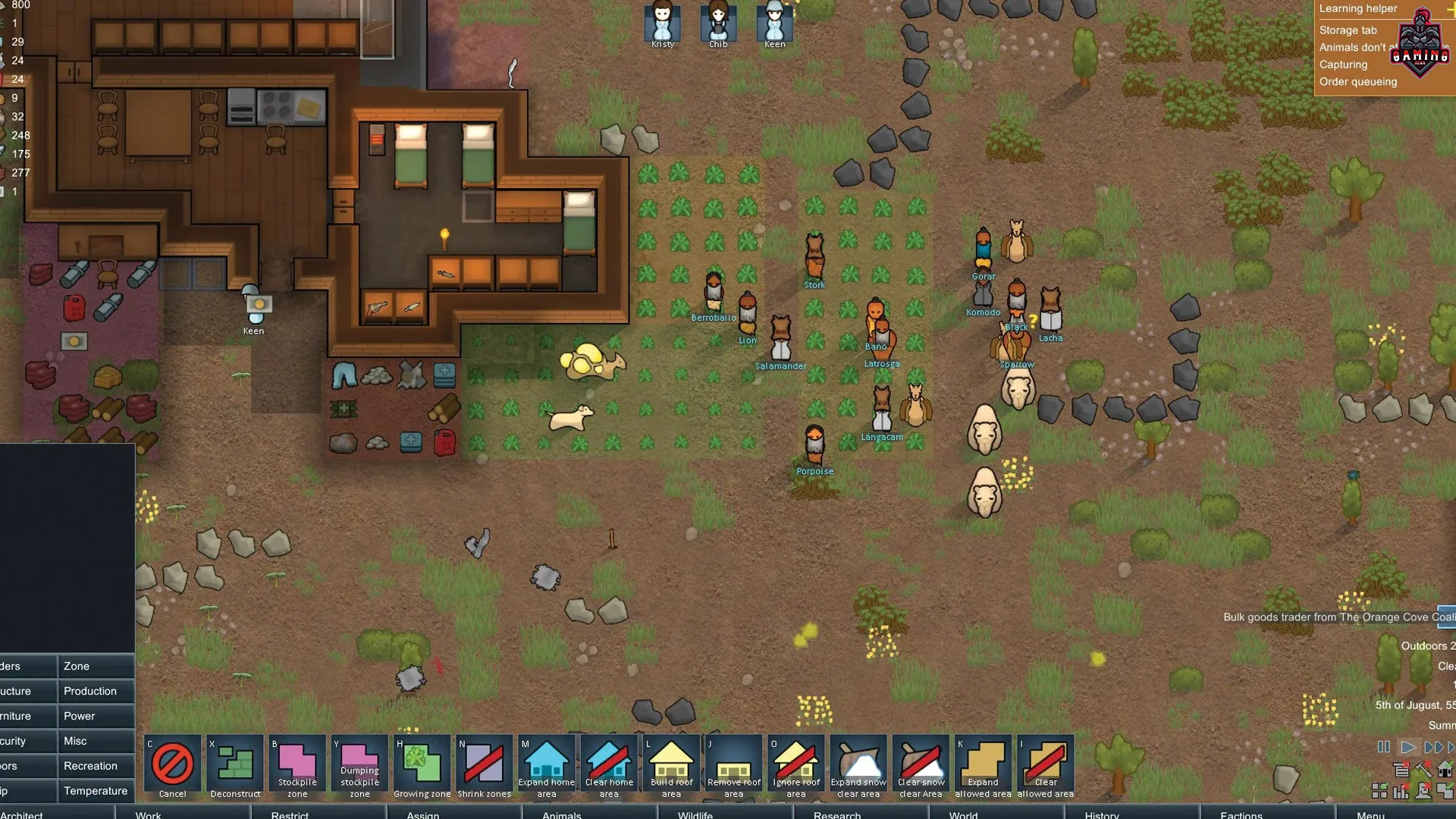This screenshot has height=819, width=1456.
Task: Toggle the home area overlay house icon
Action: tap(1444, 768)
